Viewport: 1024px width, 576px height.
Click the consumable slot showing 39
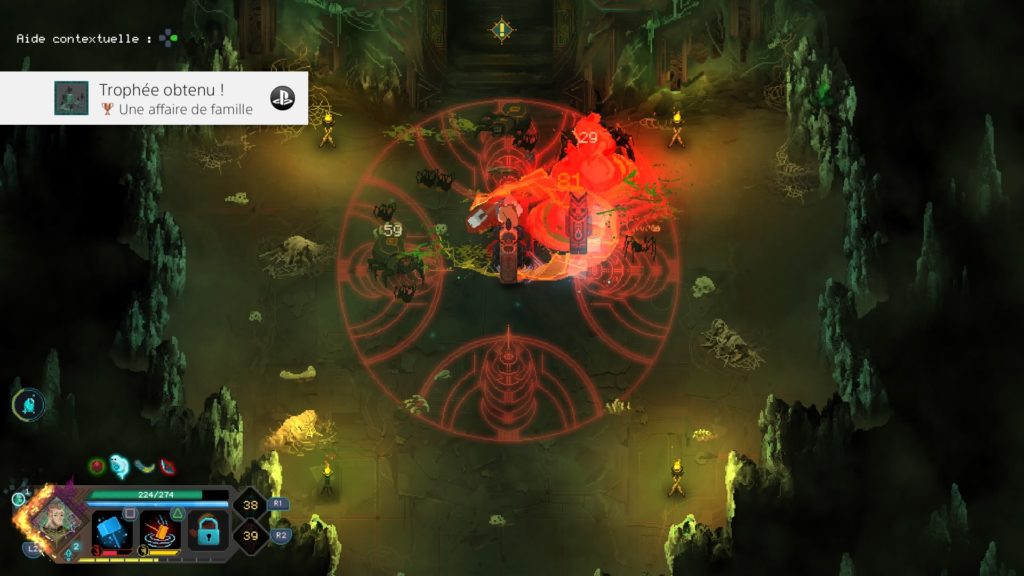coord(249,537)
